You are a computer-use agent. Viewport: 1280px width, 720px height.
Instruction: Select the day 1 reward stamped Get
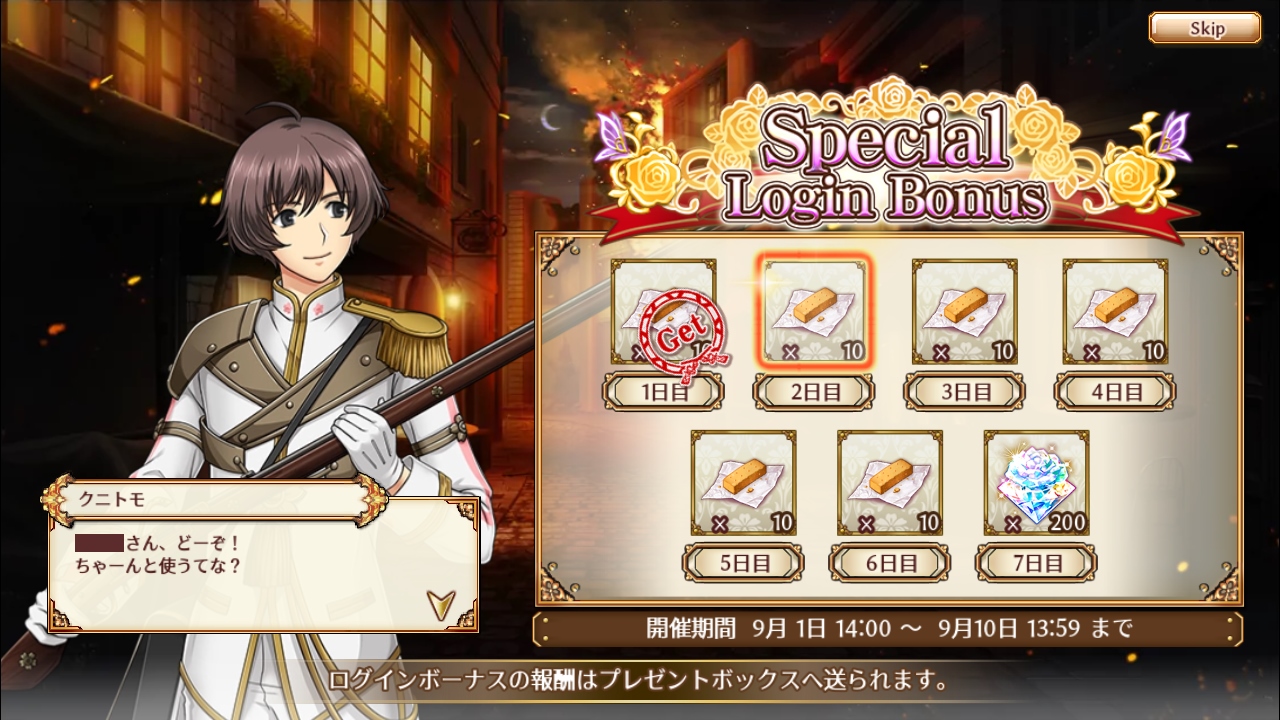coord(664,312)
